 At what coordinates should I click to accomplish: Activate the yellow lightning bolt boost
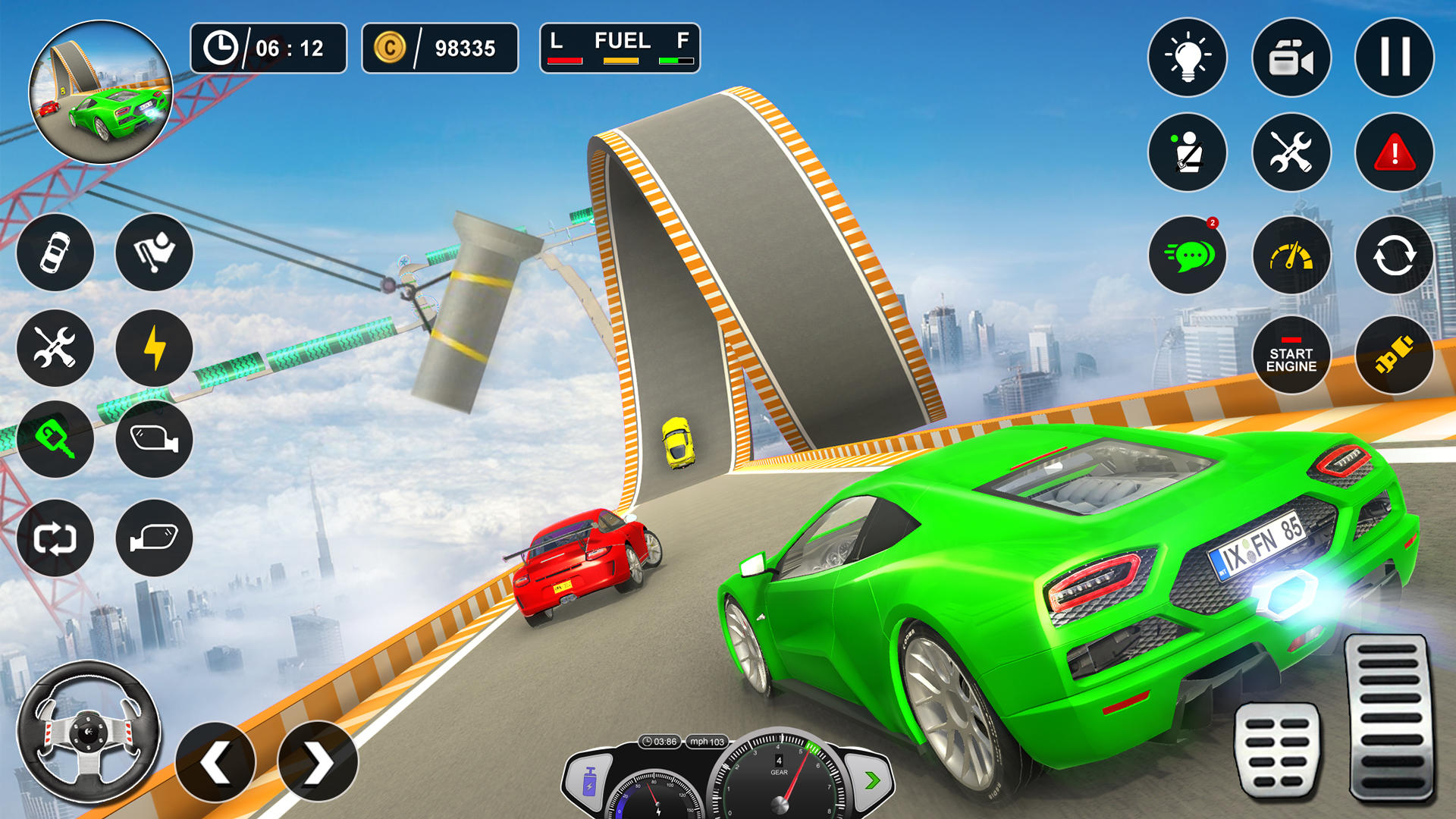(154, 348)
